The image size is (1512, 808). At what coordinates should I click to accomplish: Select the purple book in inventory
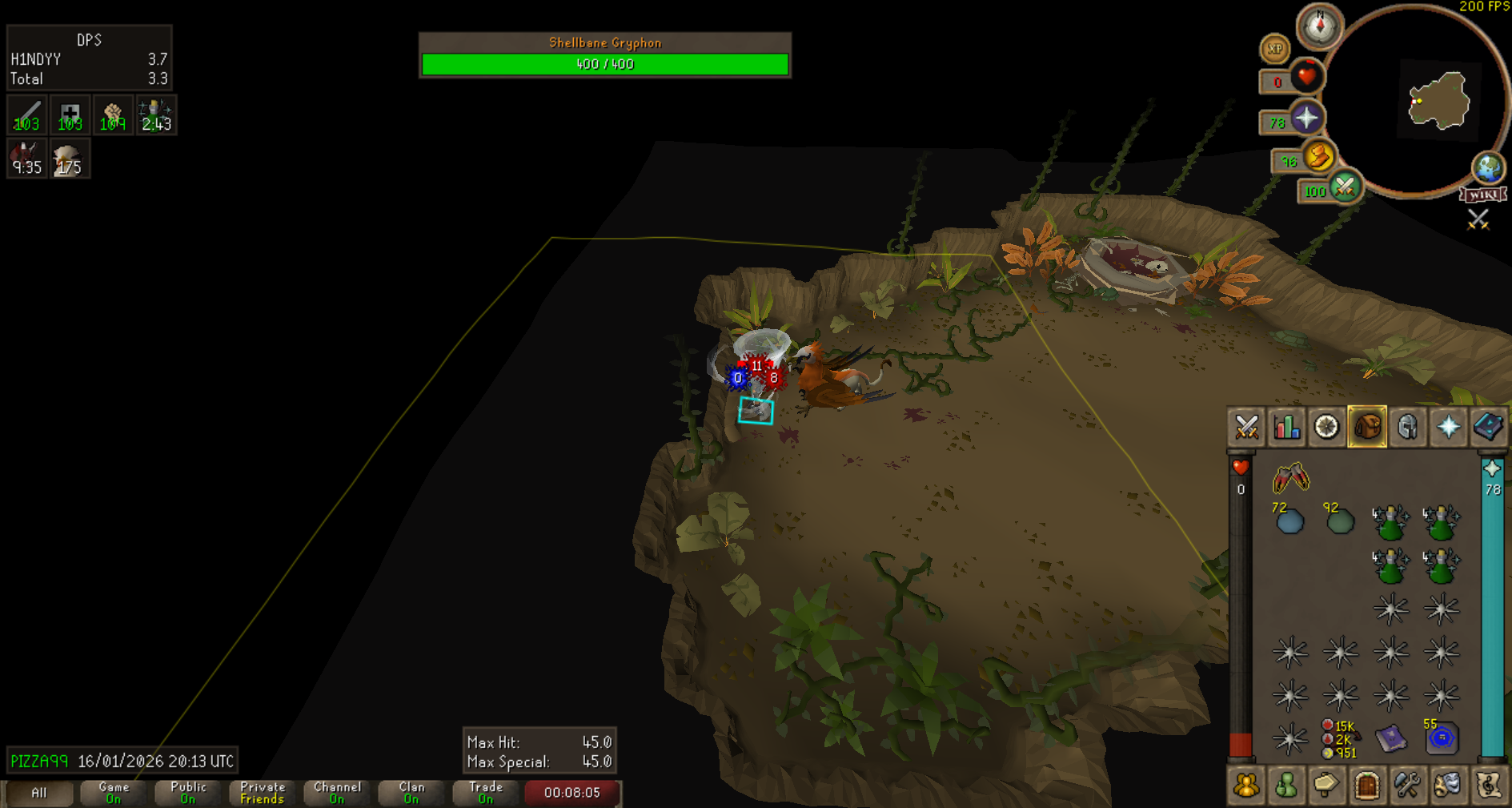point(1391,738)
